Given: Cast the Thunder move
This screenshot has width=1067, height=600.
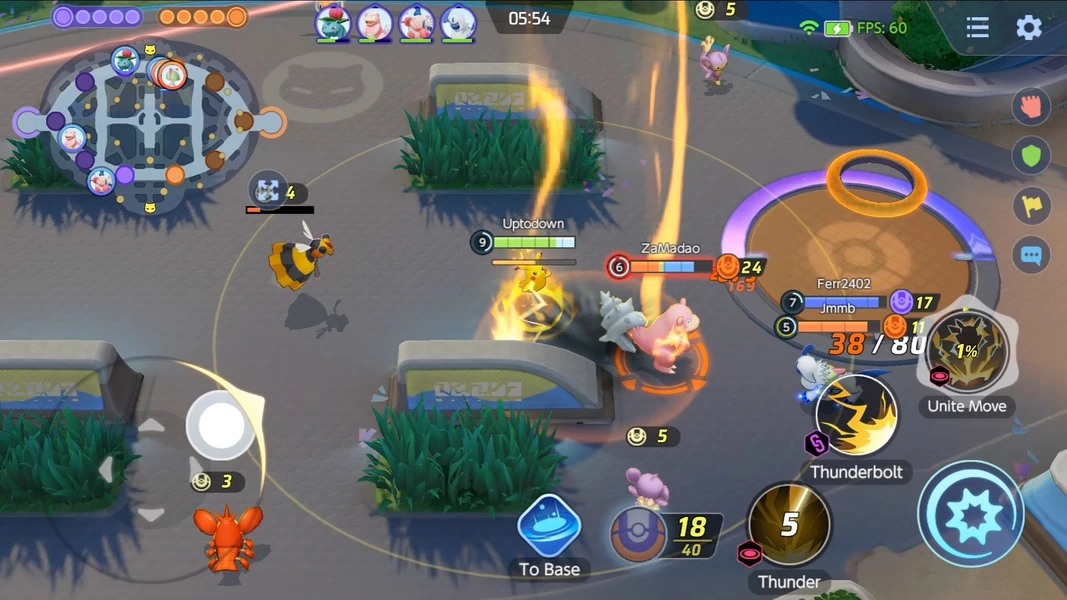Looking at the screenshot, I should (789, 525).
